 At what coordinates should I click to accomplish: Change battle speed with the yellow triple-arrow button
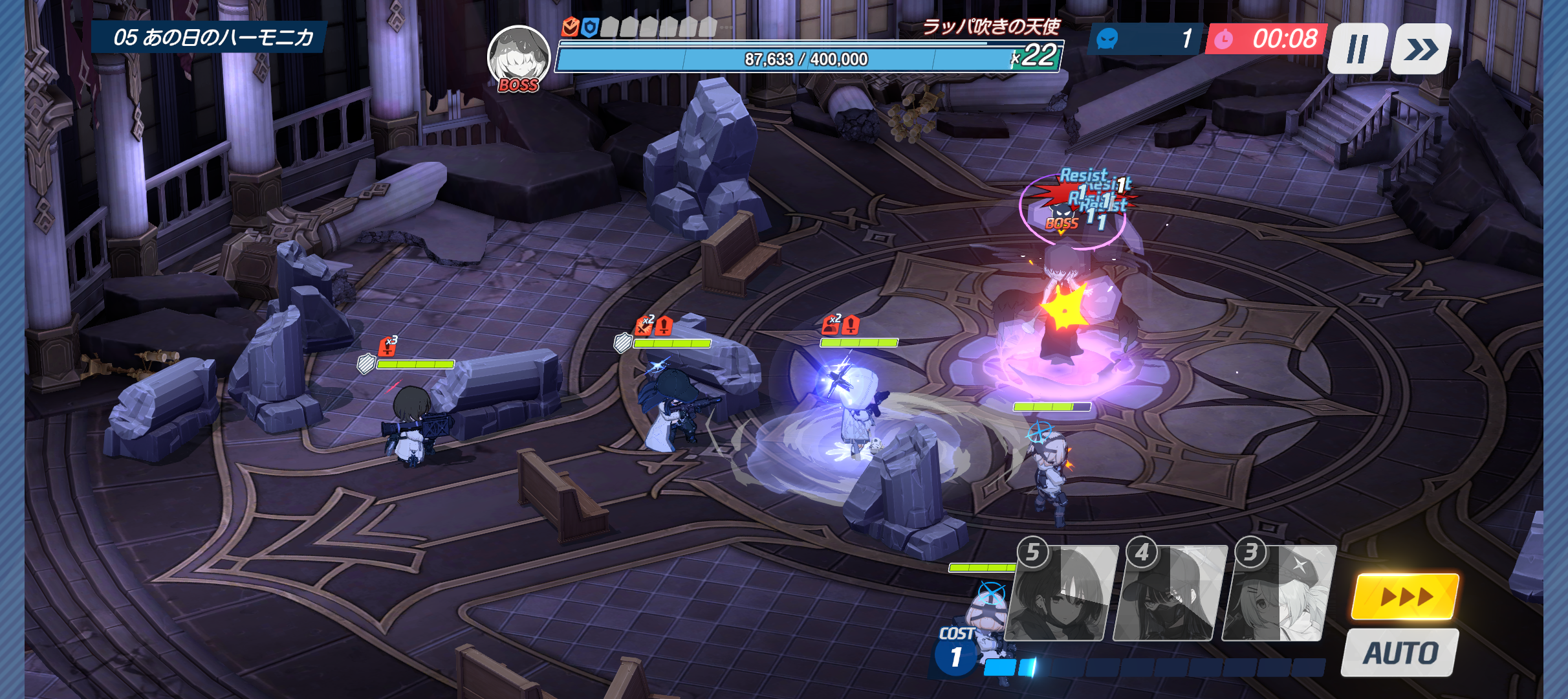1406,596
